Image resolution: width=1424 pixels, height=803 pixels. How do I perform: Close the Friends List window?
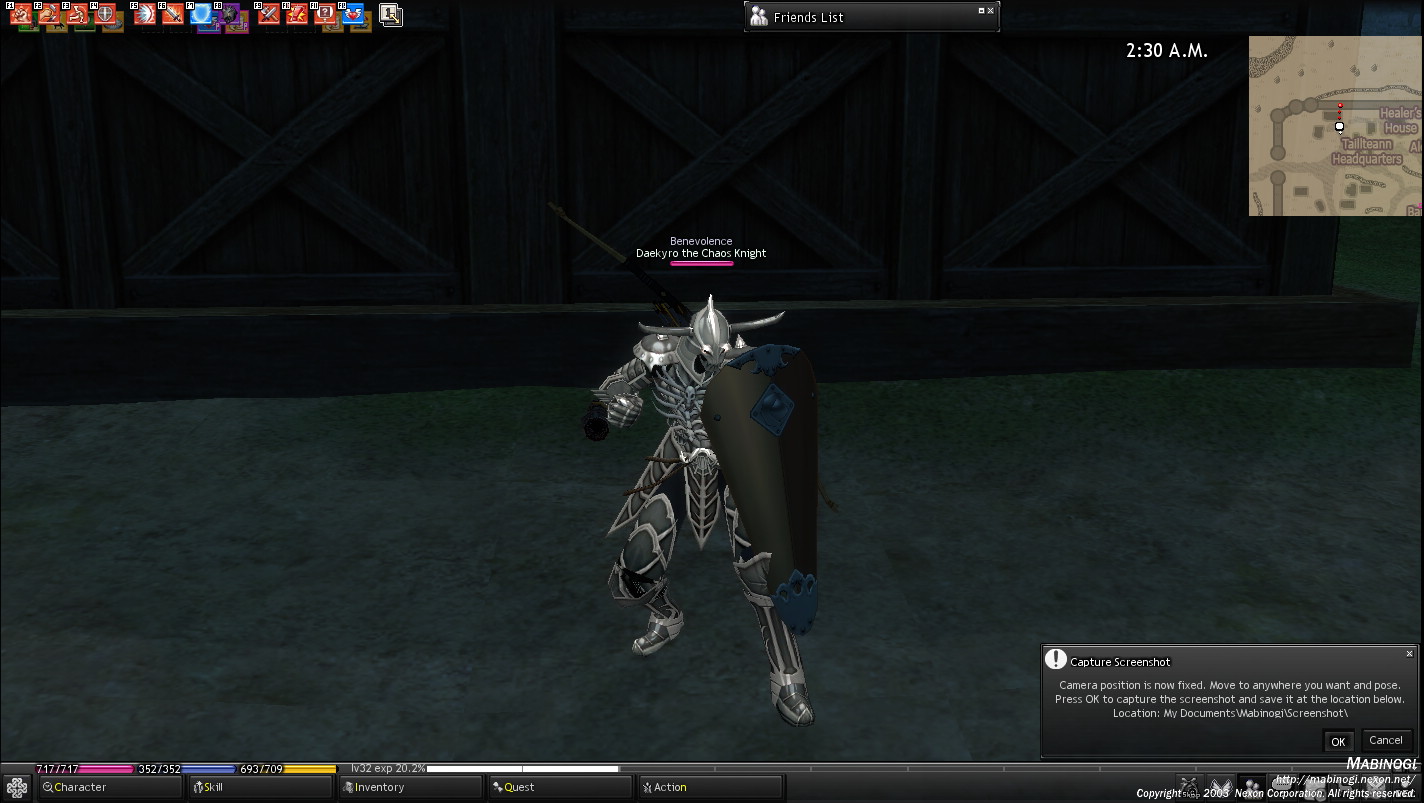pos(991,11)
